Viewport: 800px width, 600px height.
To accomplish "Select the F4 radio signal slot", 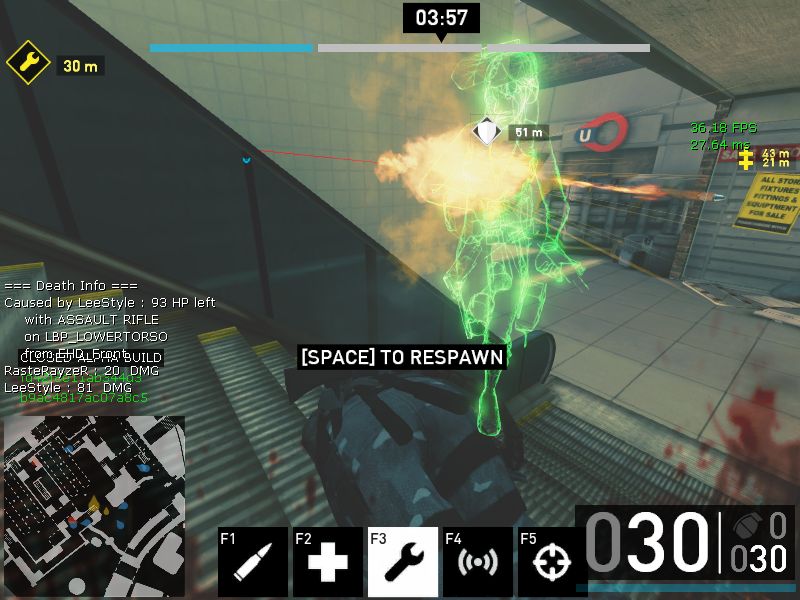I will (477, 562).
